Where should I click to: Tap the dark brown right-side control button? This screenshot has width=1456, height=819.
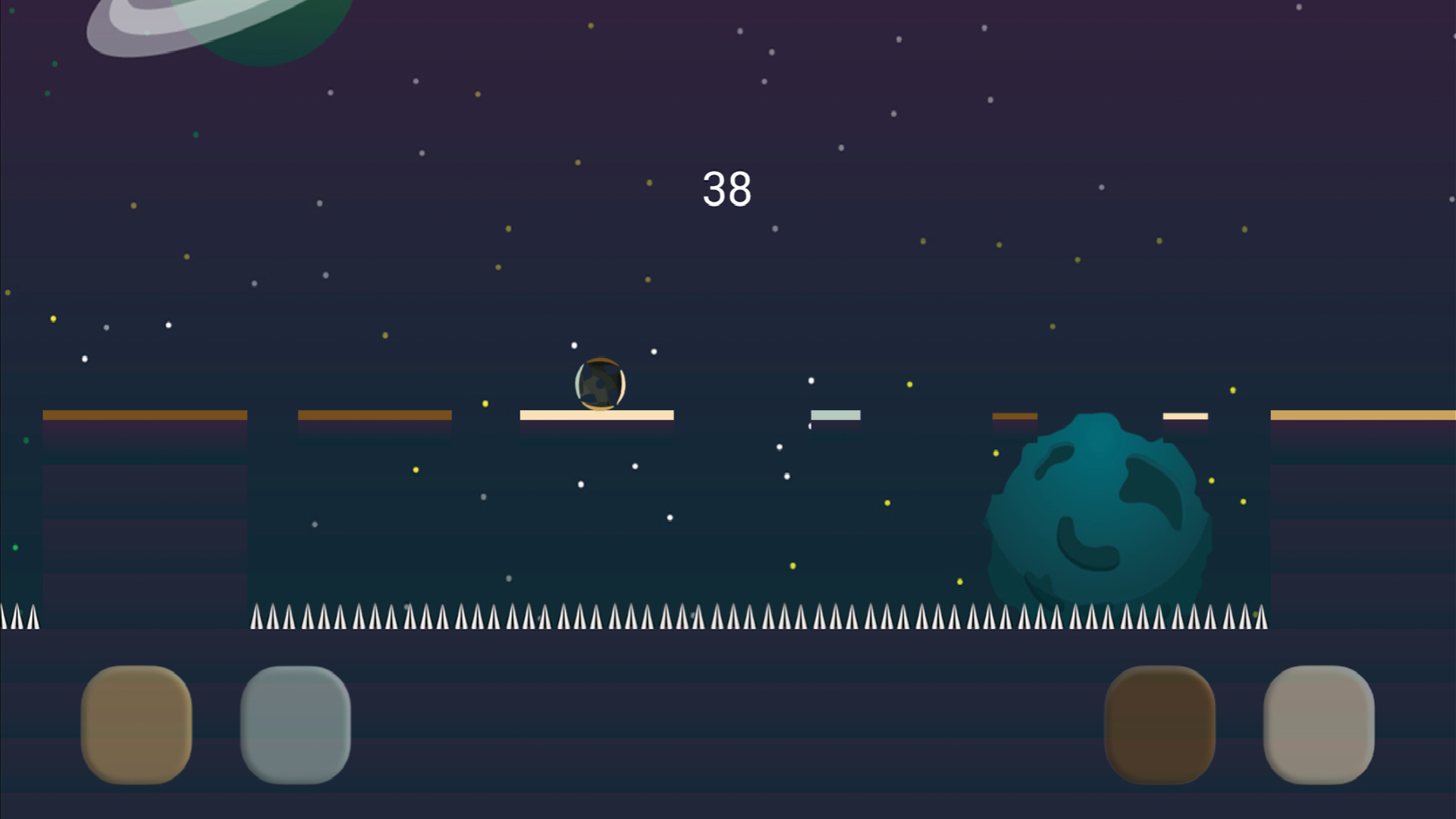coord(1160,724)
